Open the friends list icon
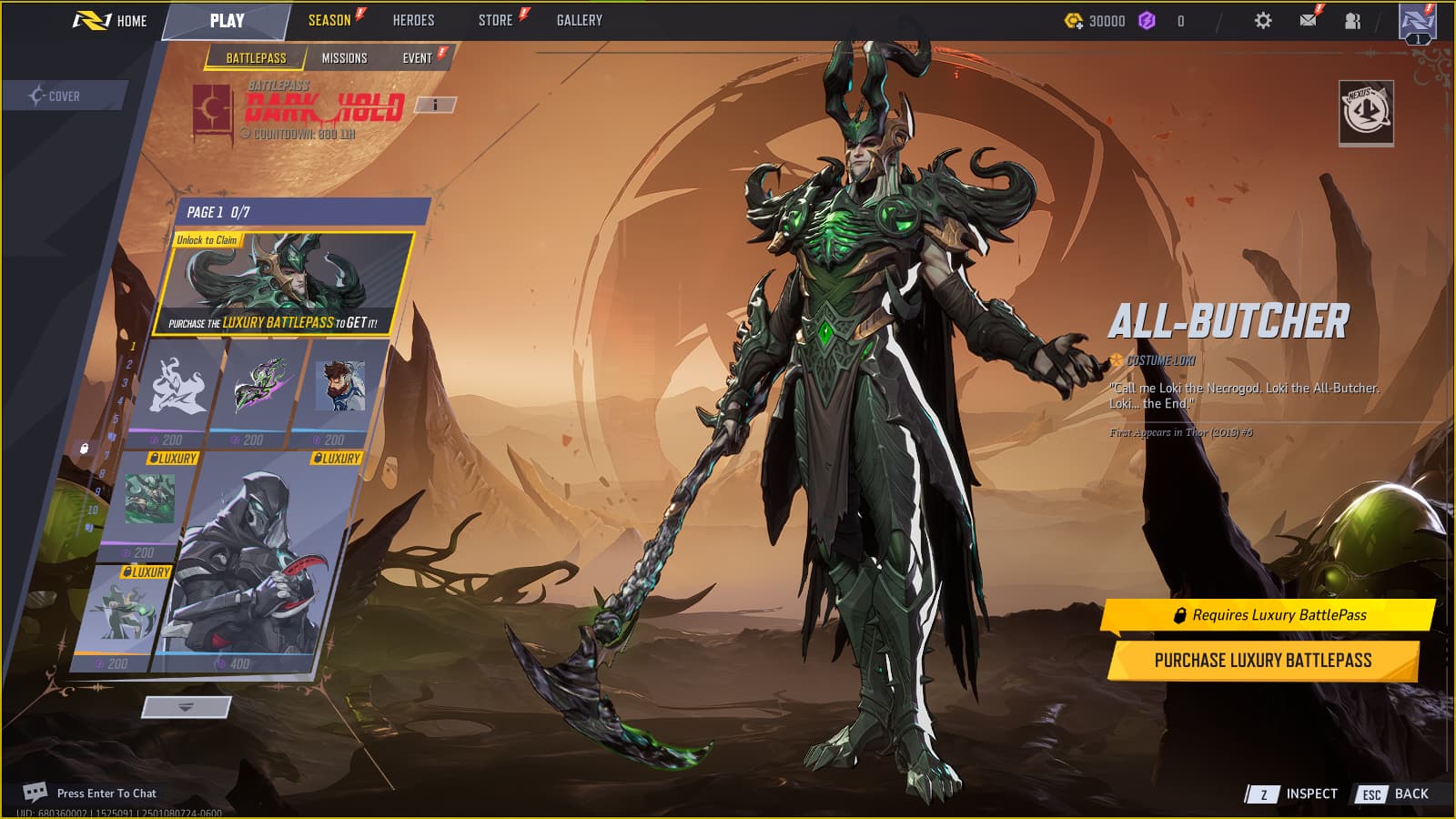This screenshot has width=1456, height=819. [x=1352, y=20]
